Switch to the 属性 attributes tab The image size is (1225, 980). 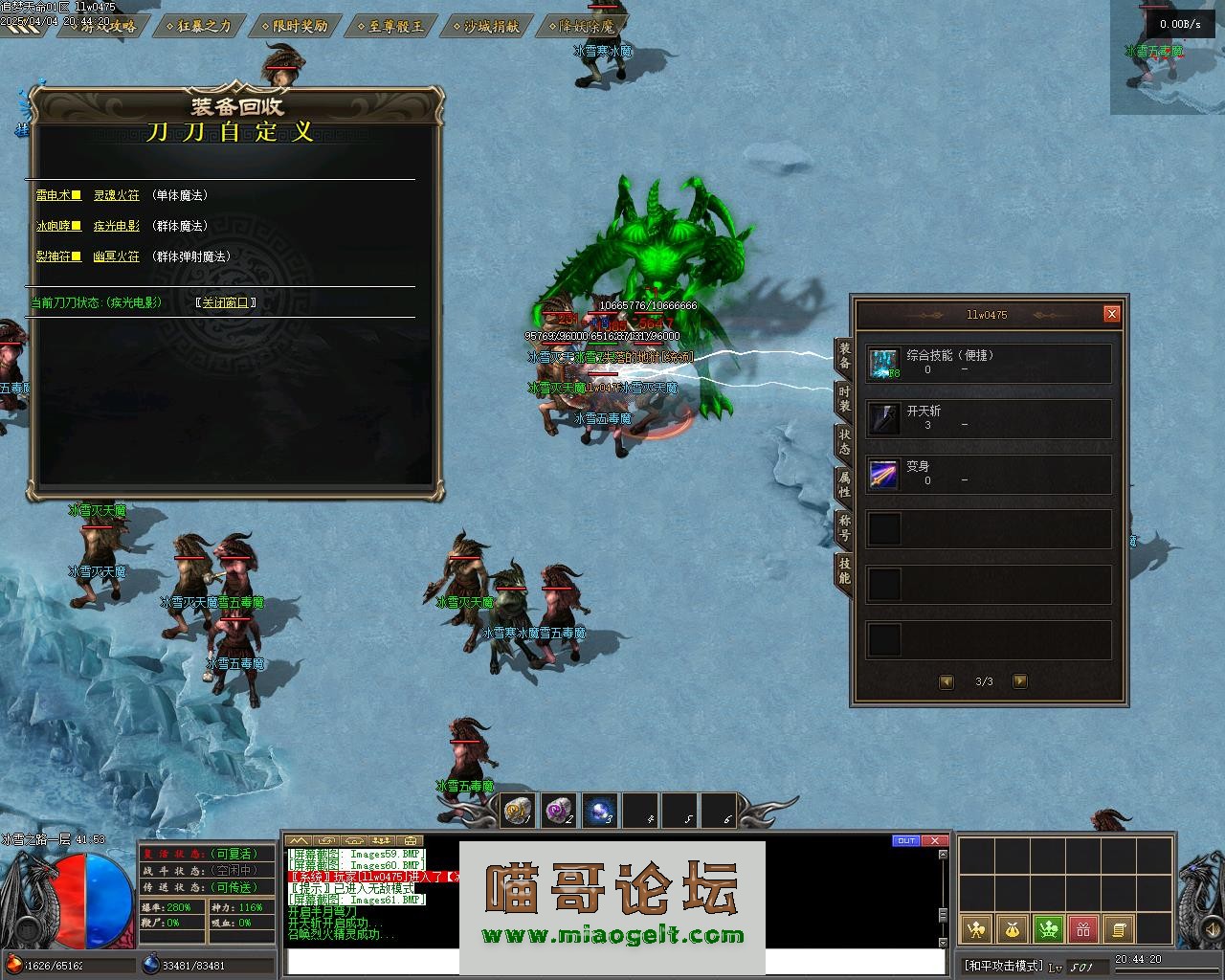click(x=844, y=483)
